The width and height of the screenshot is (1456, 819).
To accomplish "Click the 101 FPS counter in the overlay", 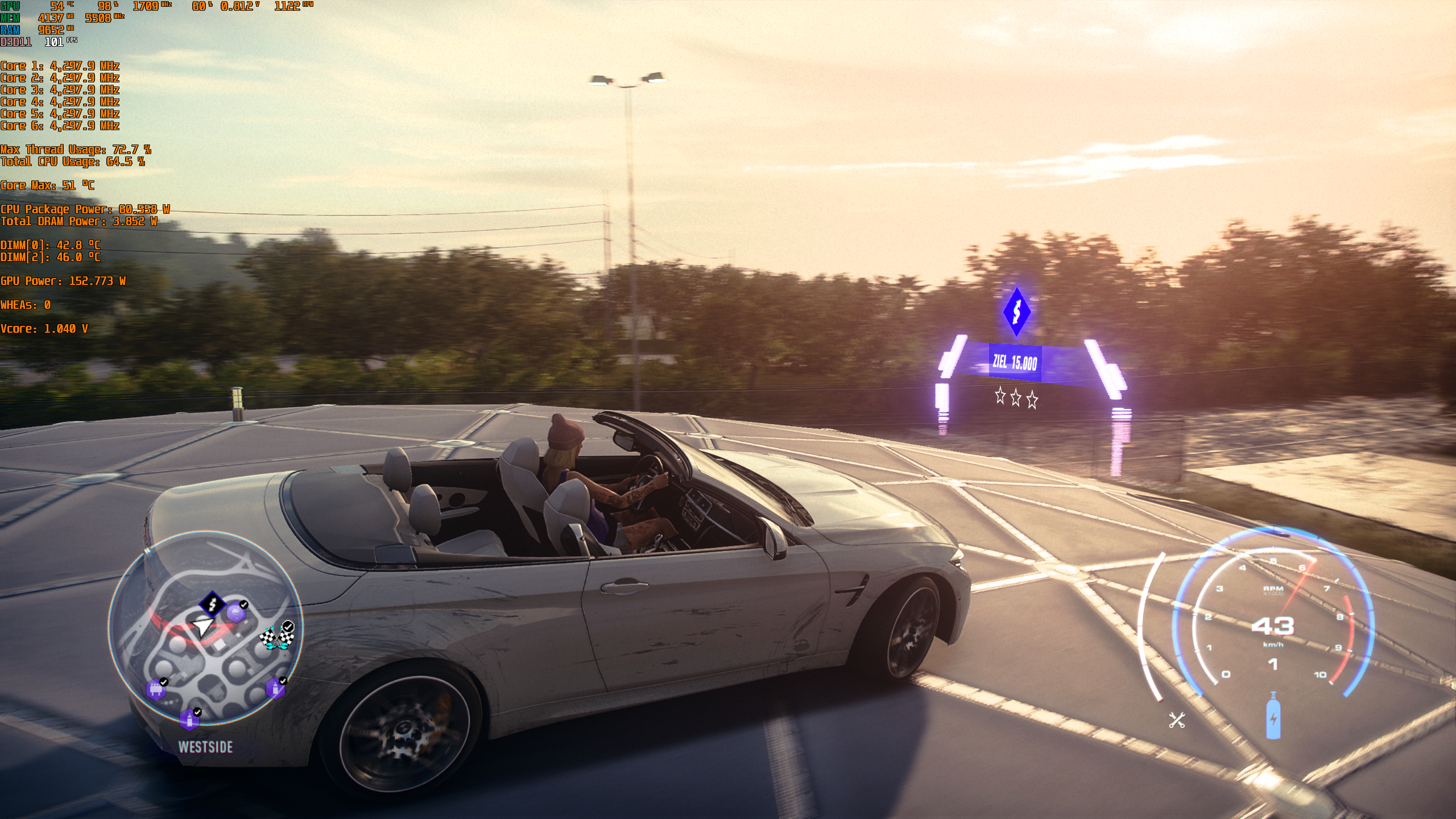I will pos(56,42).
